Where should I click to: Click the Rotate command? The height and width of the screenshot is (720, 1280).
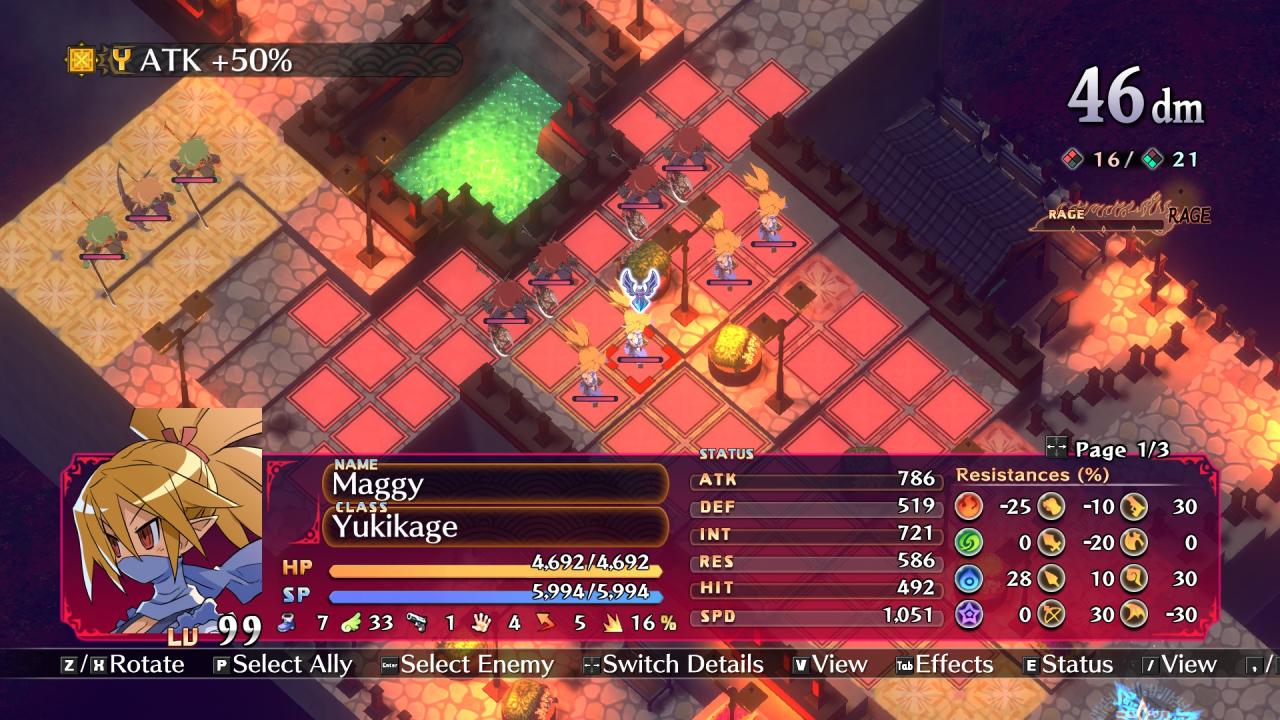(123, 665)
